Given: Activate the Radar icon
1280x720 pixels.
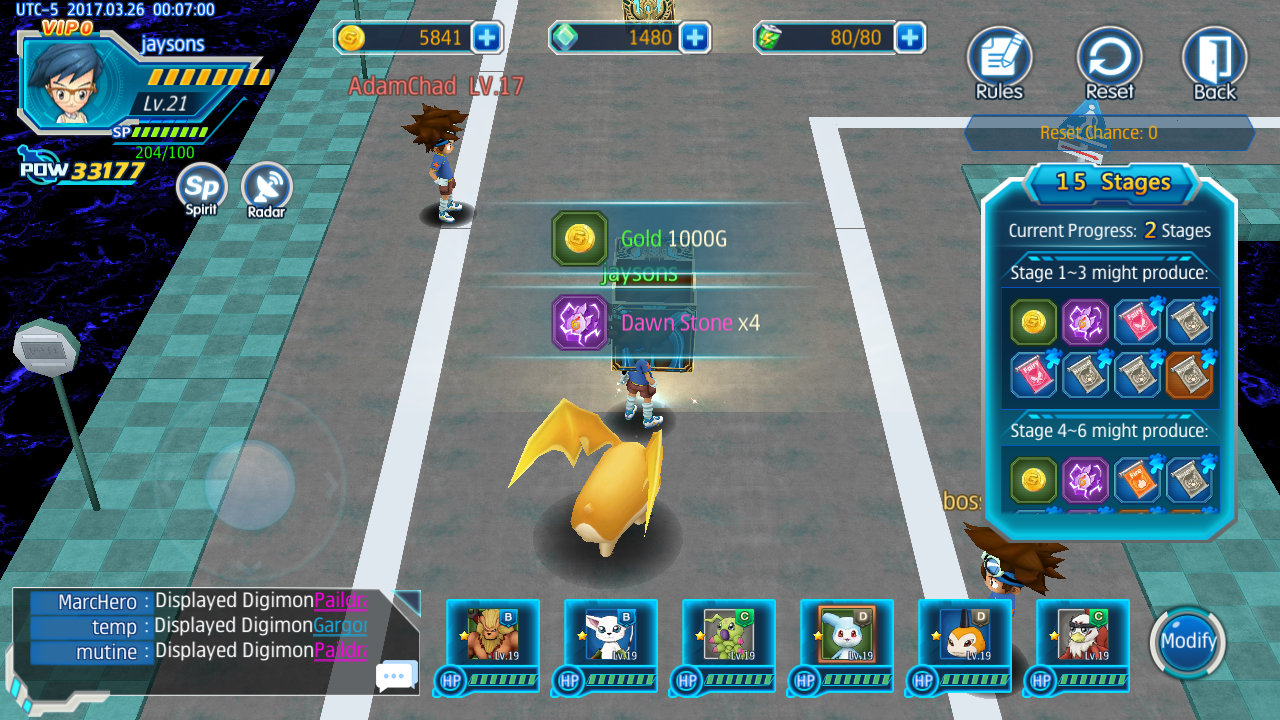Looking at the screenshot, I should 266,188.
